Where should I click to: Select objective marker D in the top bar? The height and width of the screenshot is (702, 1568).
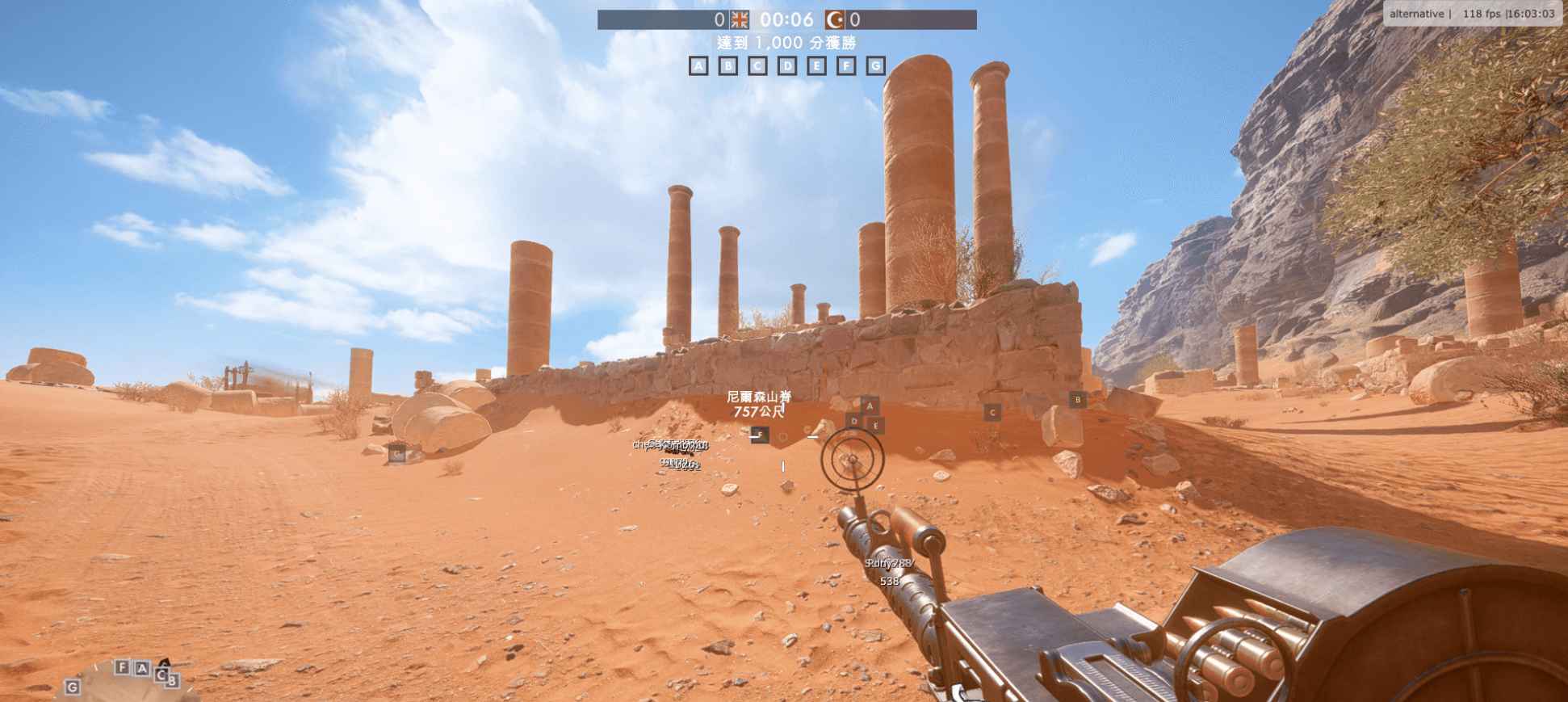click(787, 66)
